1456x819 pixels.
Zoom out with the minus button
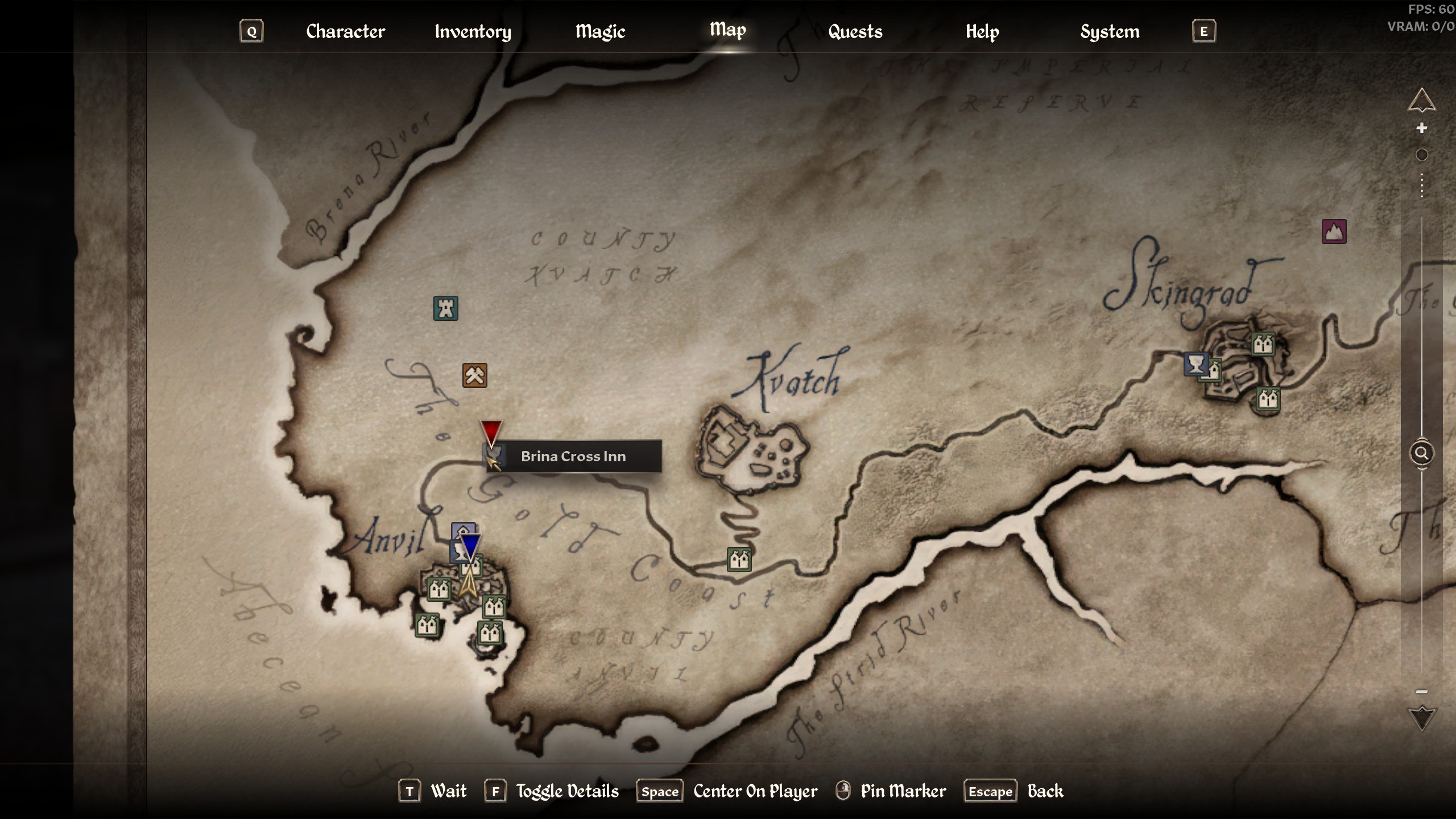(x=1421, y=692)
